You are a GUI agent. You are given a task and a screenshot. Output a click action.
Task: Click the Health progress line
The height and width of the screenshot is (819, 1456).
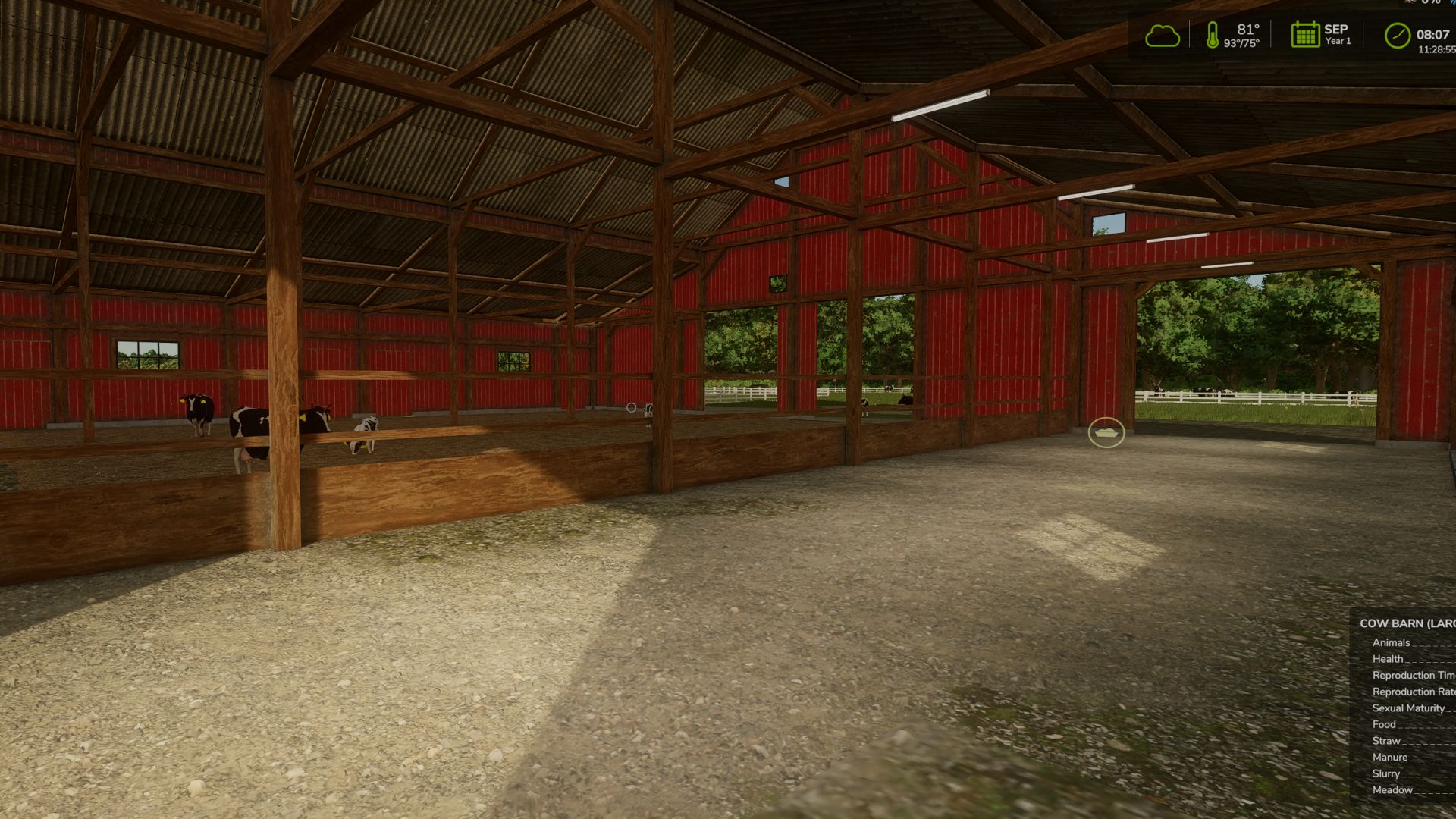click(1387, 658)
